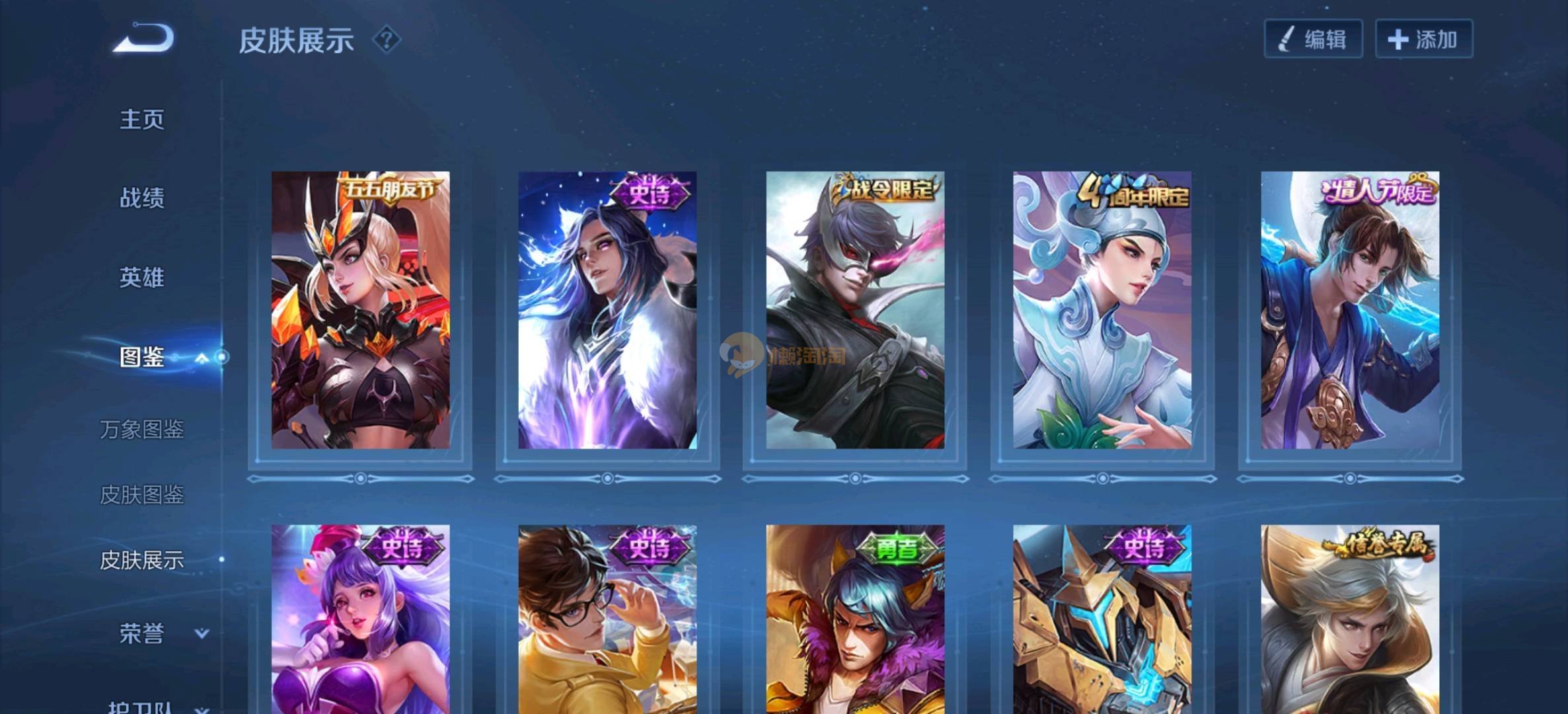This screenshot has height=714, width=1568.
Task: Switch to the 主页 tab
Action: (141, 120)
